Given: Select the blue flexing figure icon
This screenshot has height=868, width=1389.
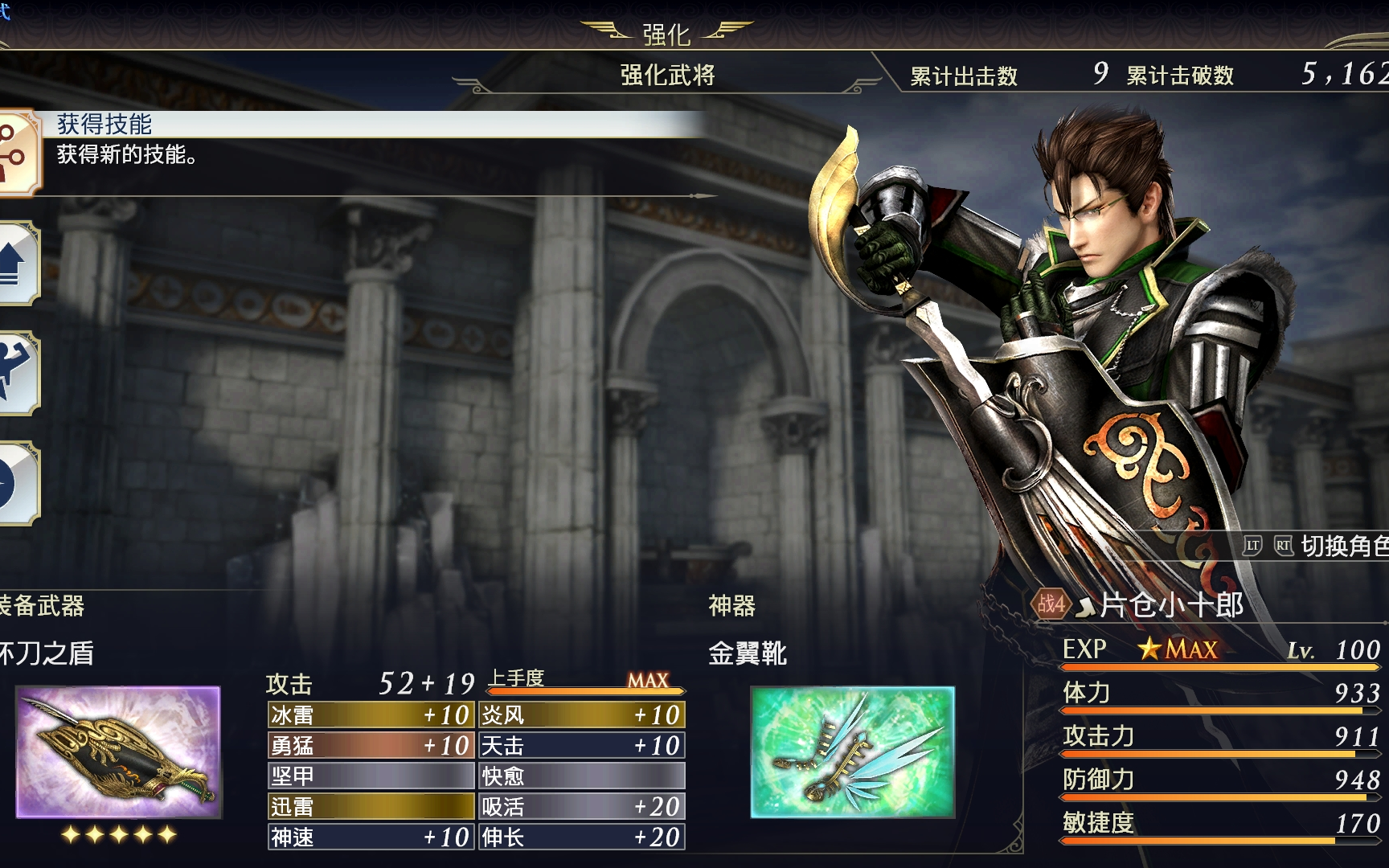Looking at the screenshot, I should coord(16,373).
